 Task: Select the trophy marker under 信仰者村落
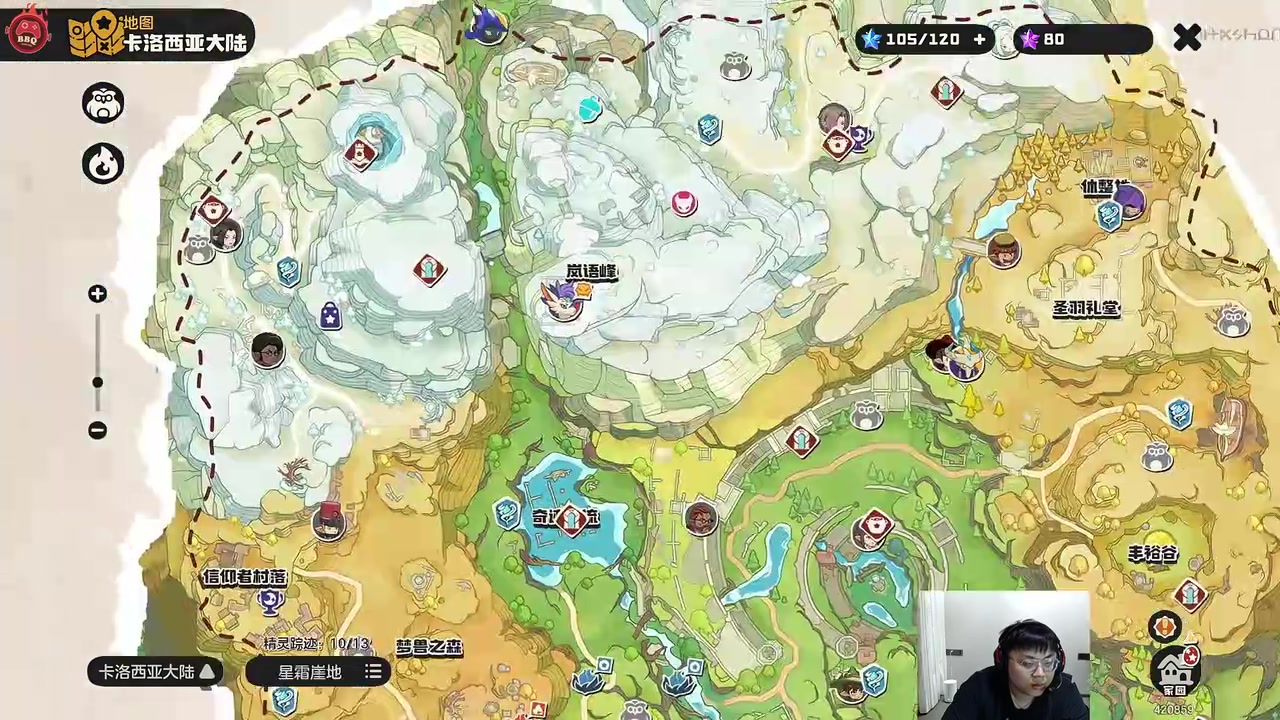268,600
